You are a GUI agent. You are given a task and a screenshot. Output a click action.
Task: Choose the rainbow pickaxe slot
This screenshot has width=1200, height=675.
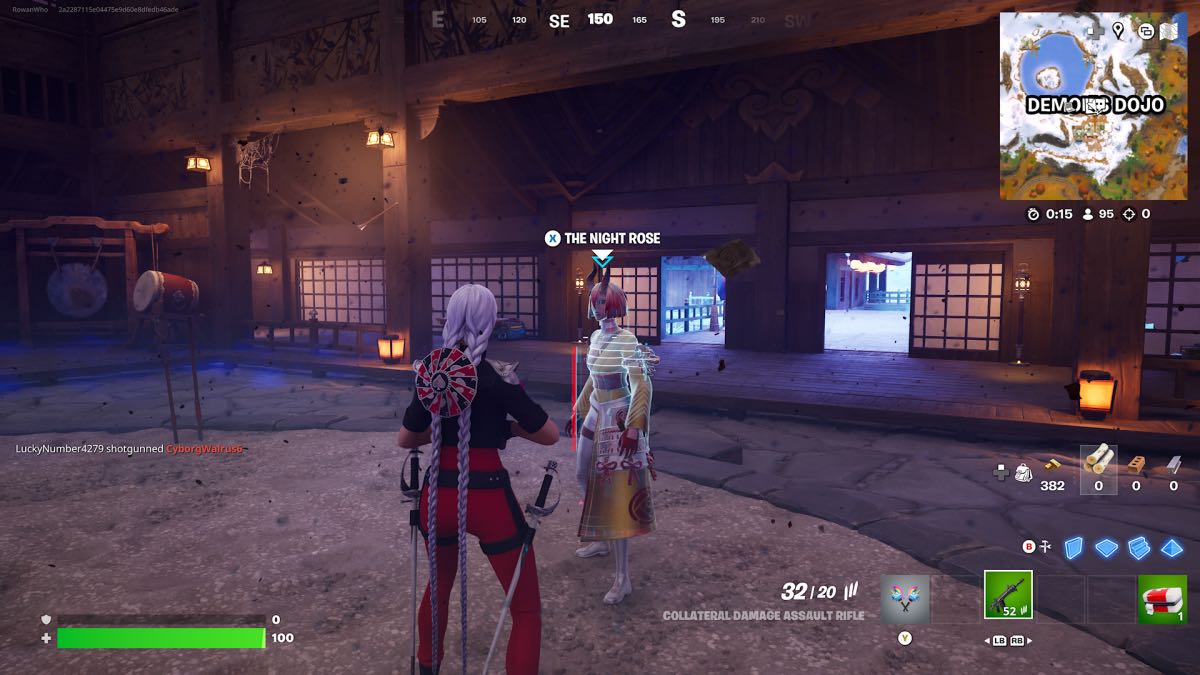tap(905, 599)
